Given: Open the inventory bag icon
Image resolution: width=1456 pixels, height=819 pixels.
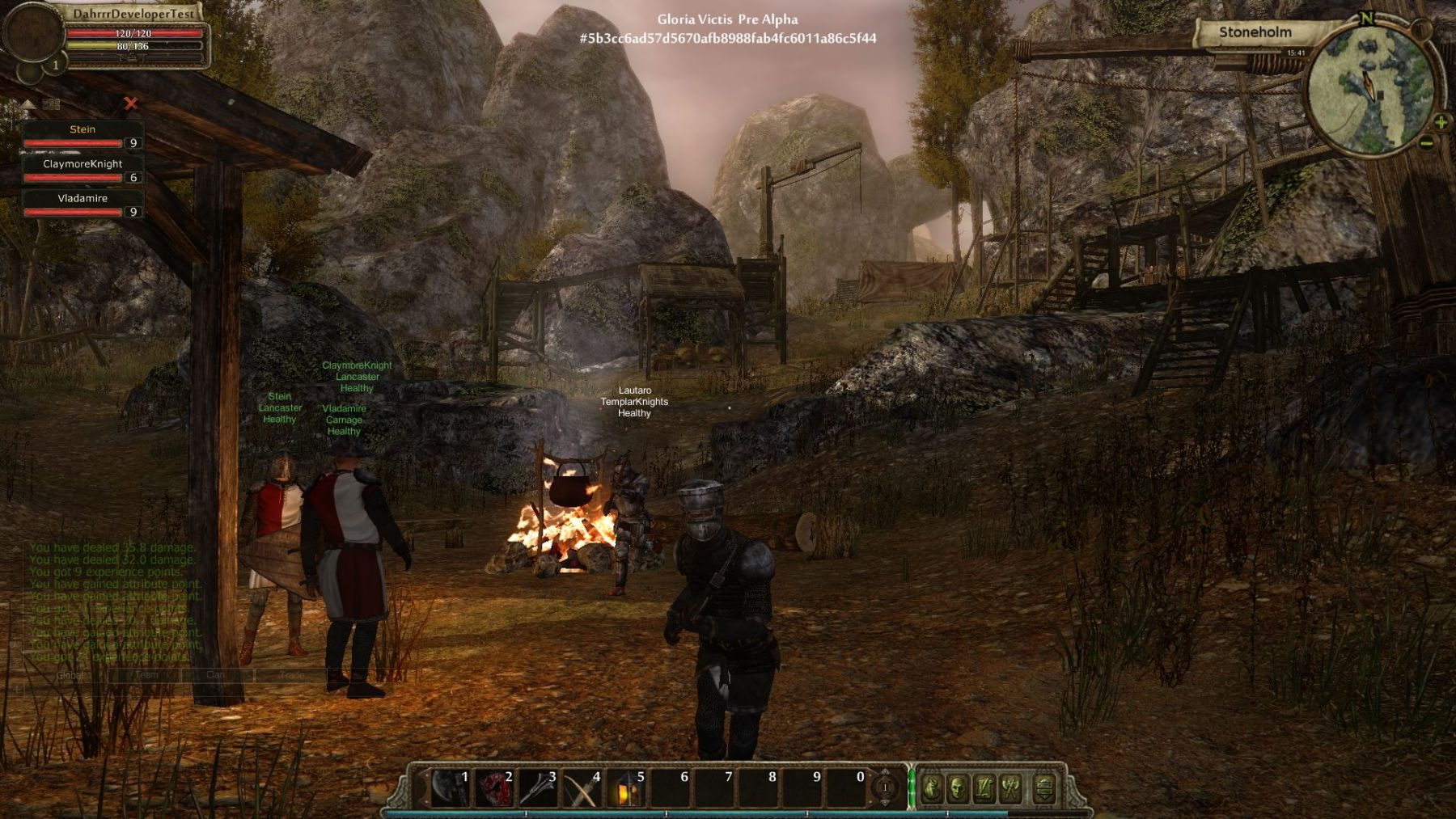Looking at the screenshot, I should pyautogui.click(x=931, y=787).
